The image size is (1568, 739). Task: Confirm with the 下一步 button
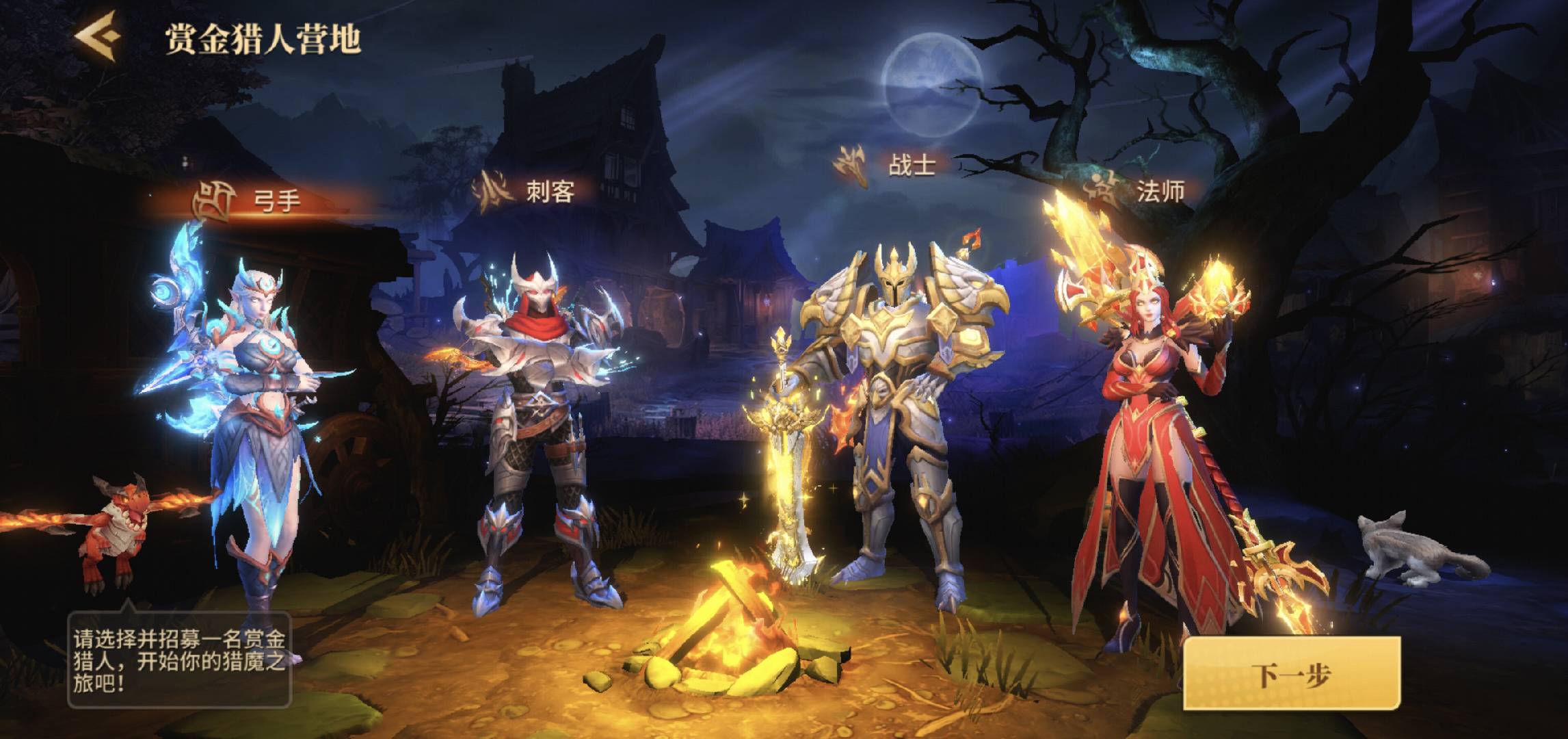(x=1291, y=674)
